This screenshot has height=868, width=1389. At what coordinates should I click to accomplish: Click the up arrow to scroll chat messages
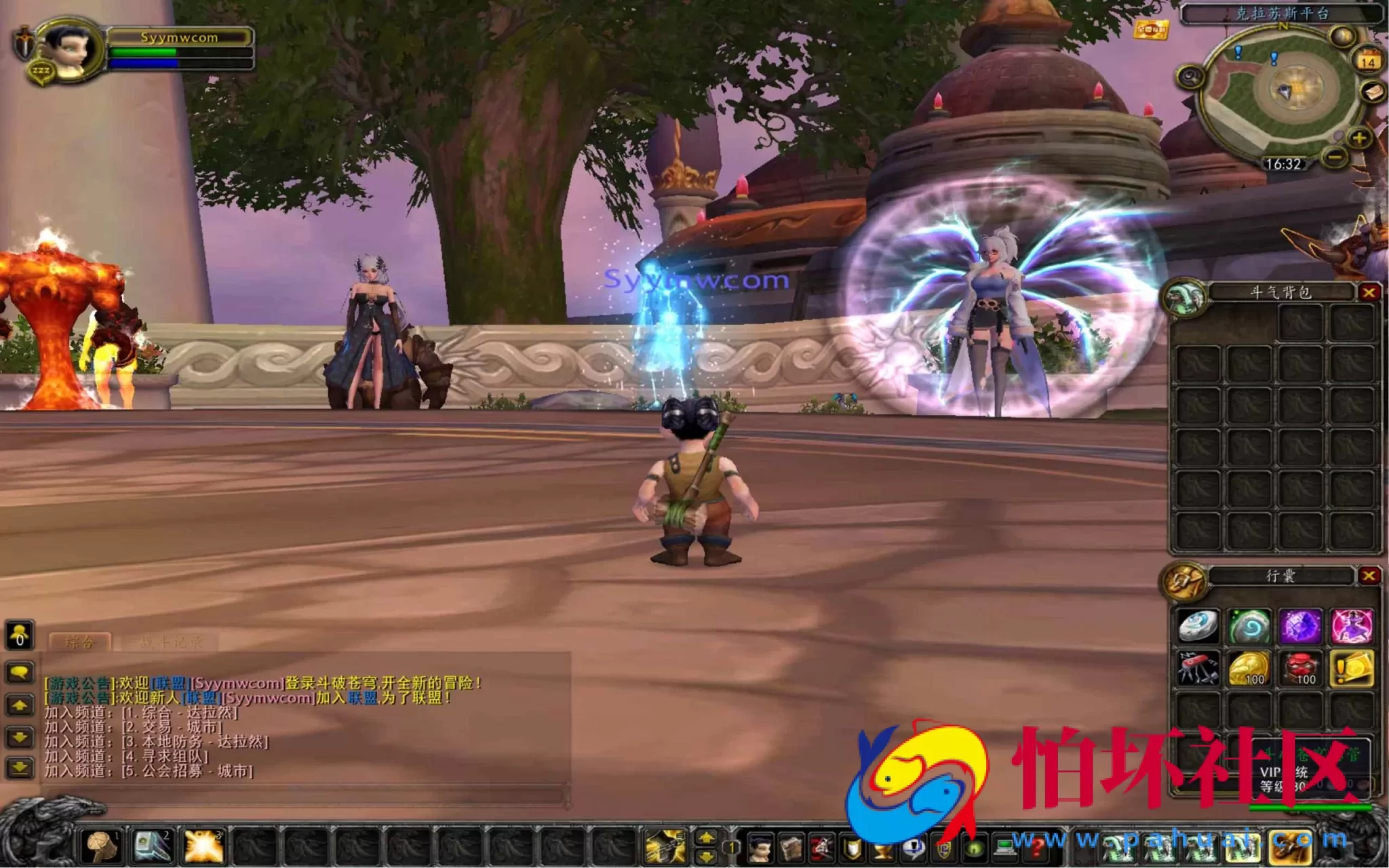click(18, 704)
